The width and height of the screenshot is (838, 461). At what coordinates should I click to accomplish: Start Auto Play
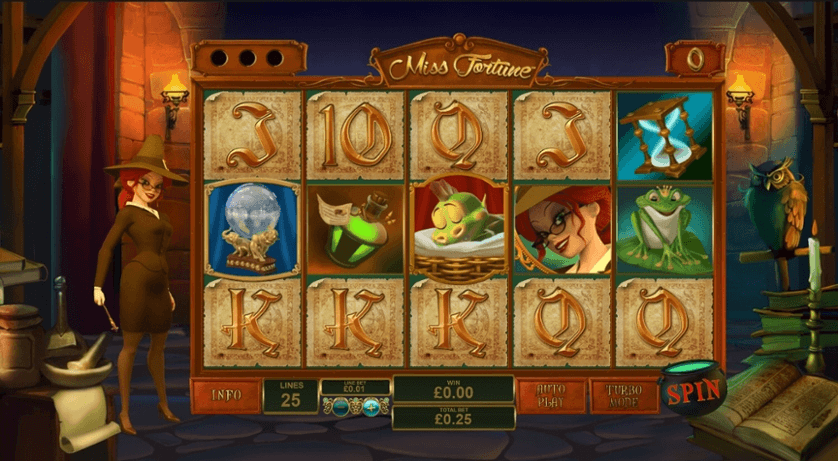click(551, 395)
